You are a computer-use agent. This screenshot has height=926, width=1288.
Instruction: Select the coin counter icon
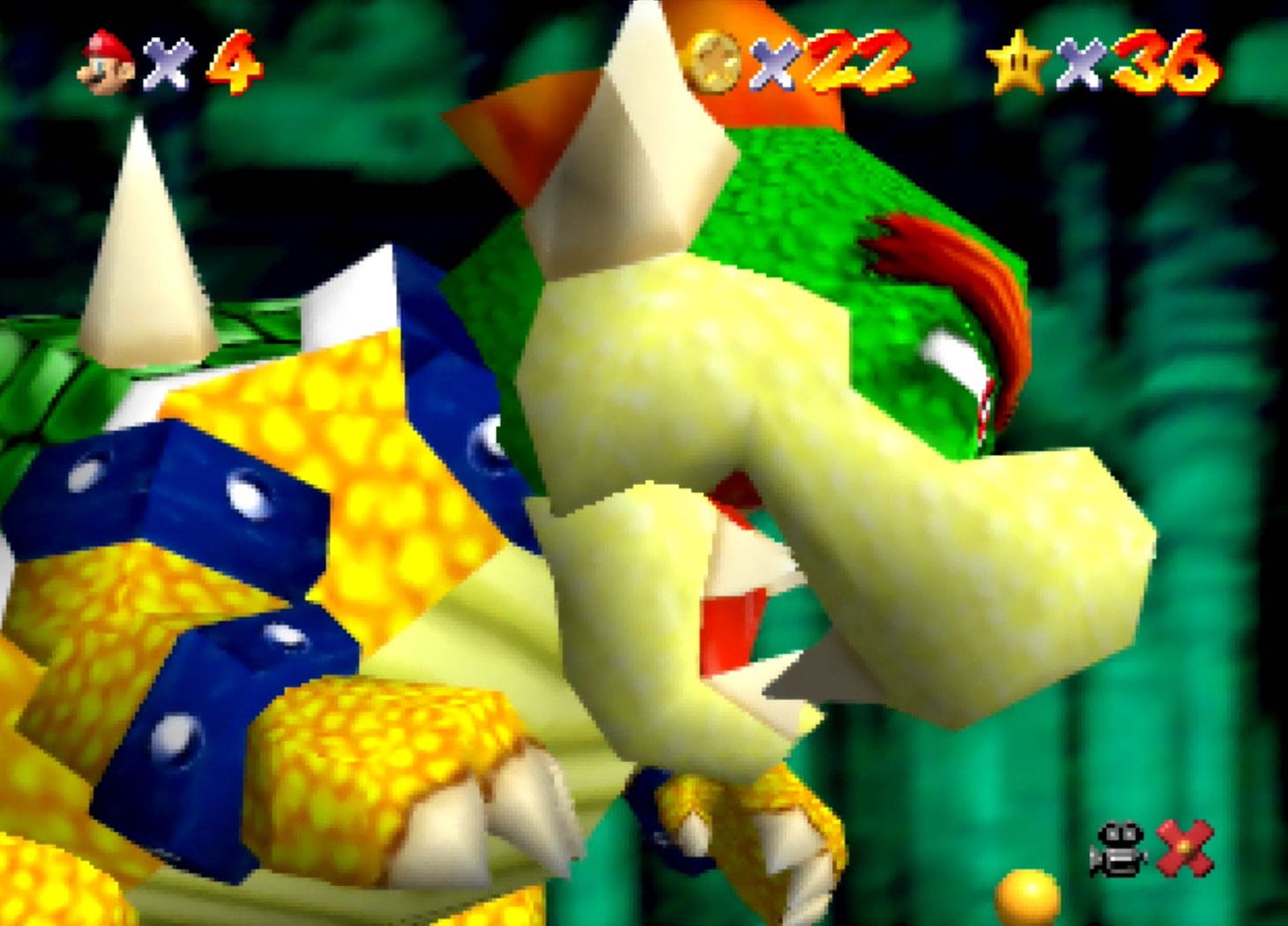(x=715, y=63)
